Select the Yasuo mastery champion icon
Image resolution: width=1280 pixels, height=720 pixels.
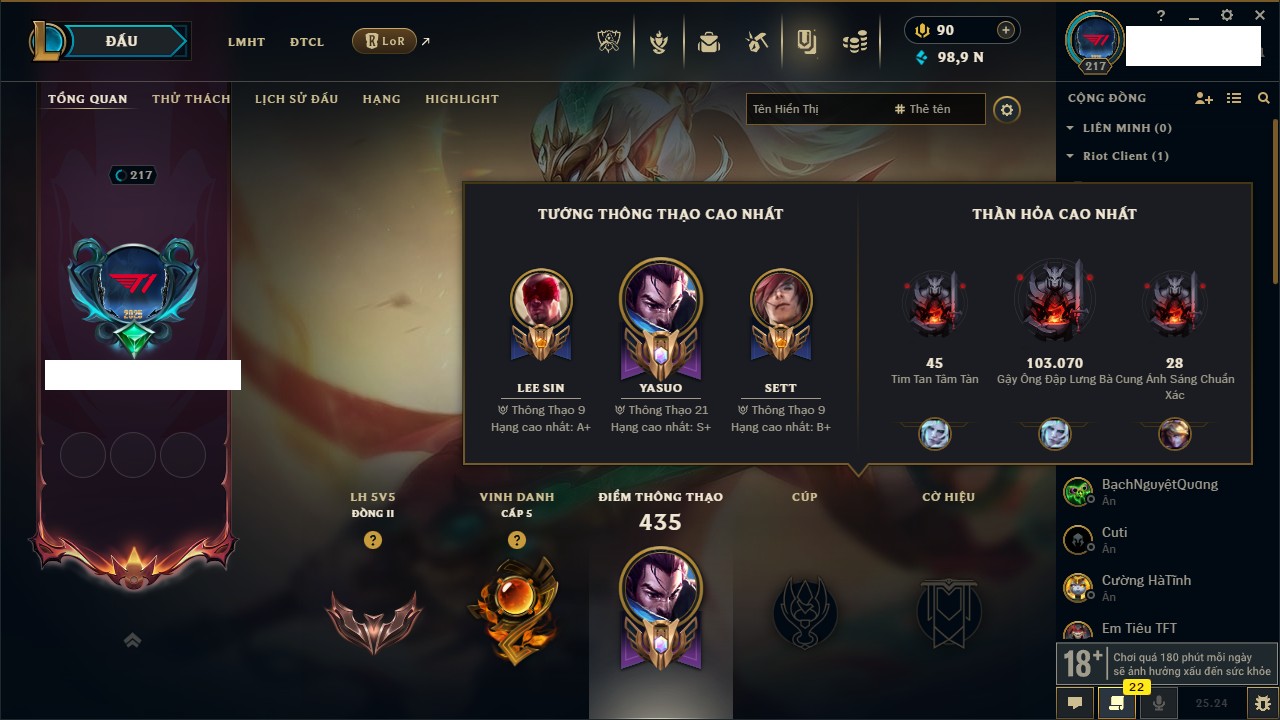[660, 300]
